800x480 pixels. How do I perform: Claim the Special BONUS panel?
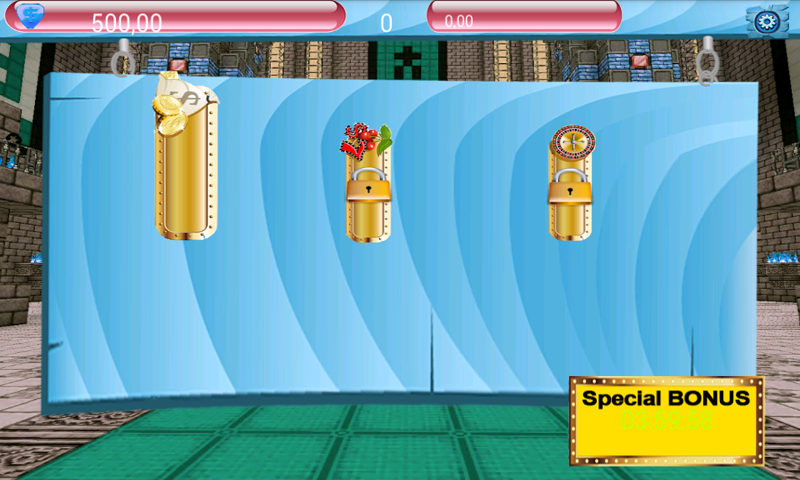pos(666,420)
